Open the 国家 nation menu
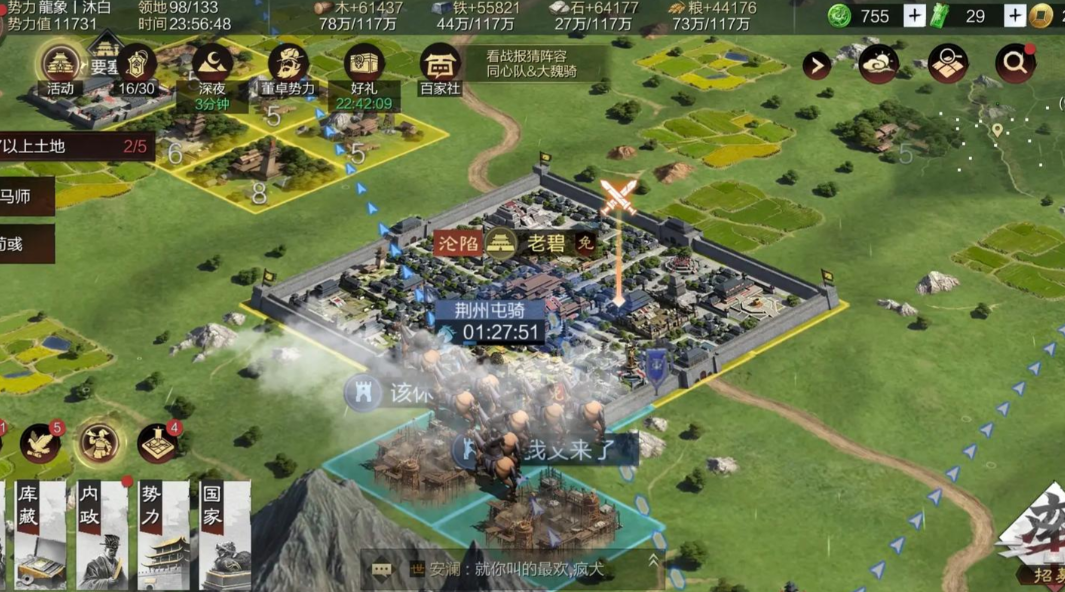The width and height of the screenshot is (1065, 592). 224,535
